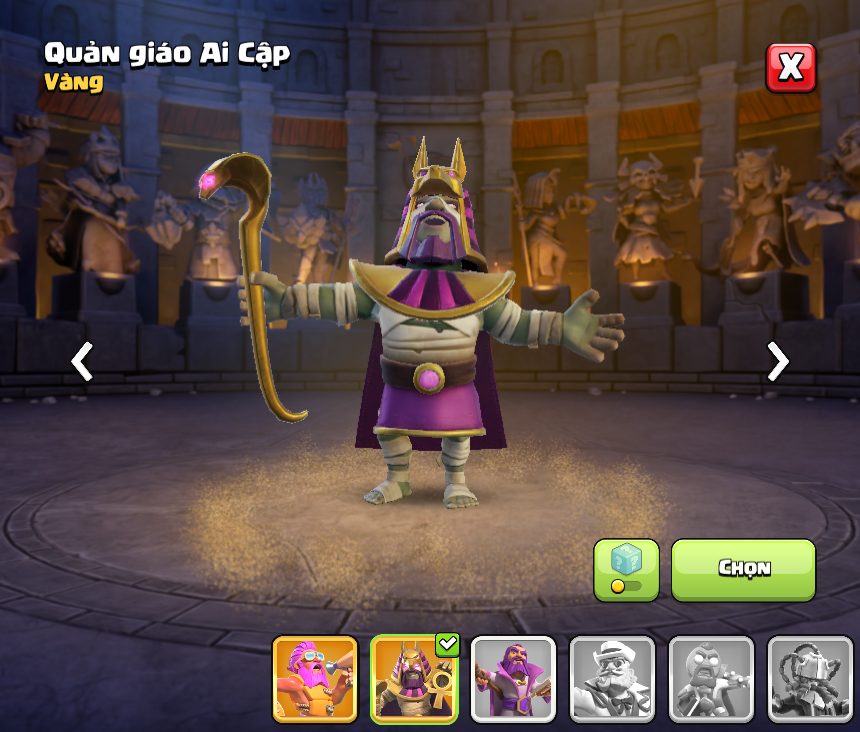860x732 pixels.
Task: Select the locked tentacled robot Warden skin
Action: click(810, 679)
